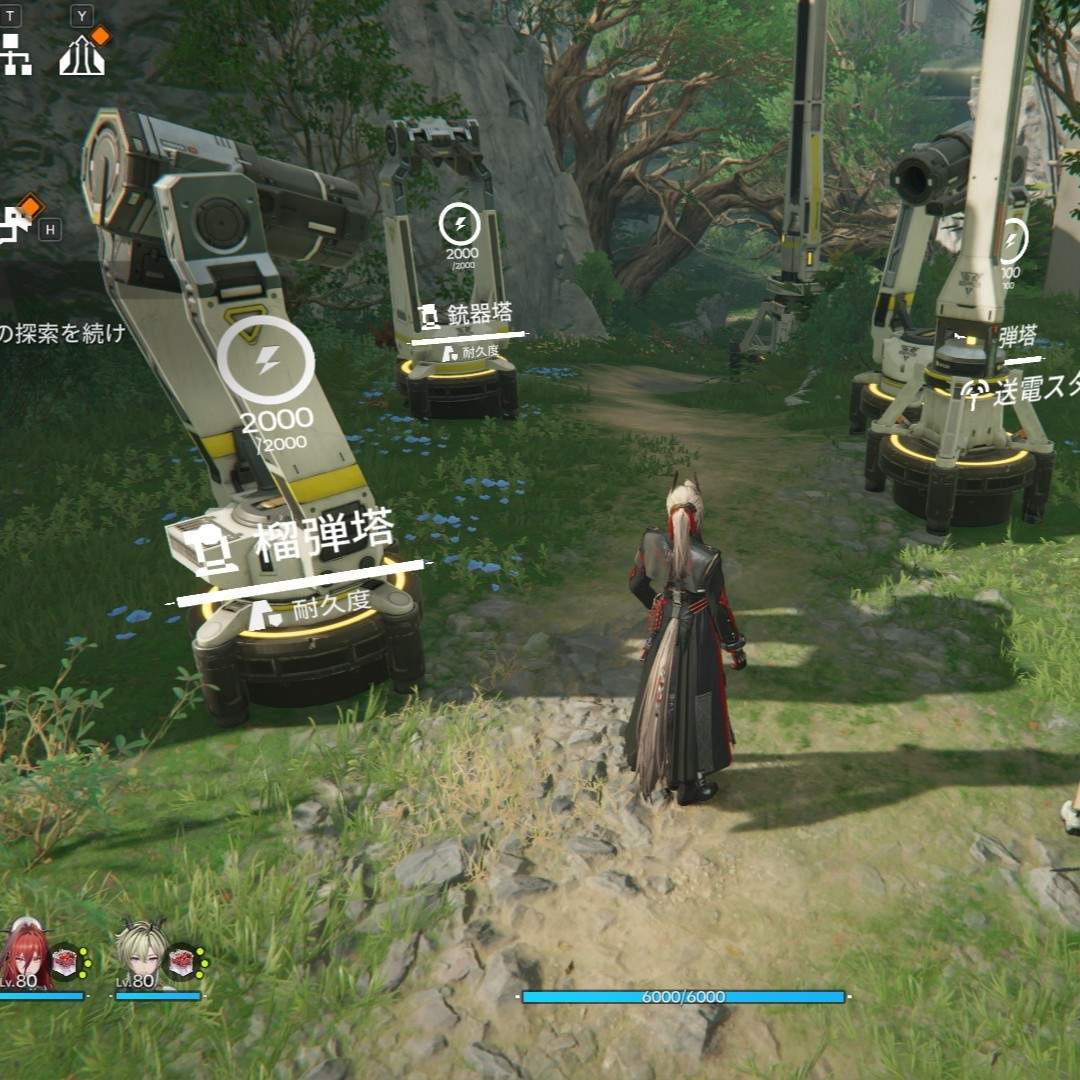Select the blonde Lv.80 party member portrait
The height and width of the screenshot is (1080, 1080).
pos(140,955)
